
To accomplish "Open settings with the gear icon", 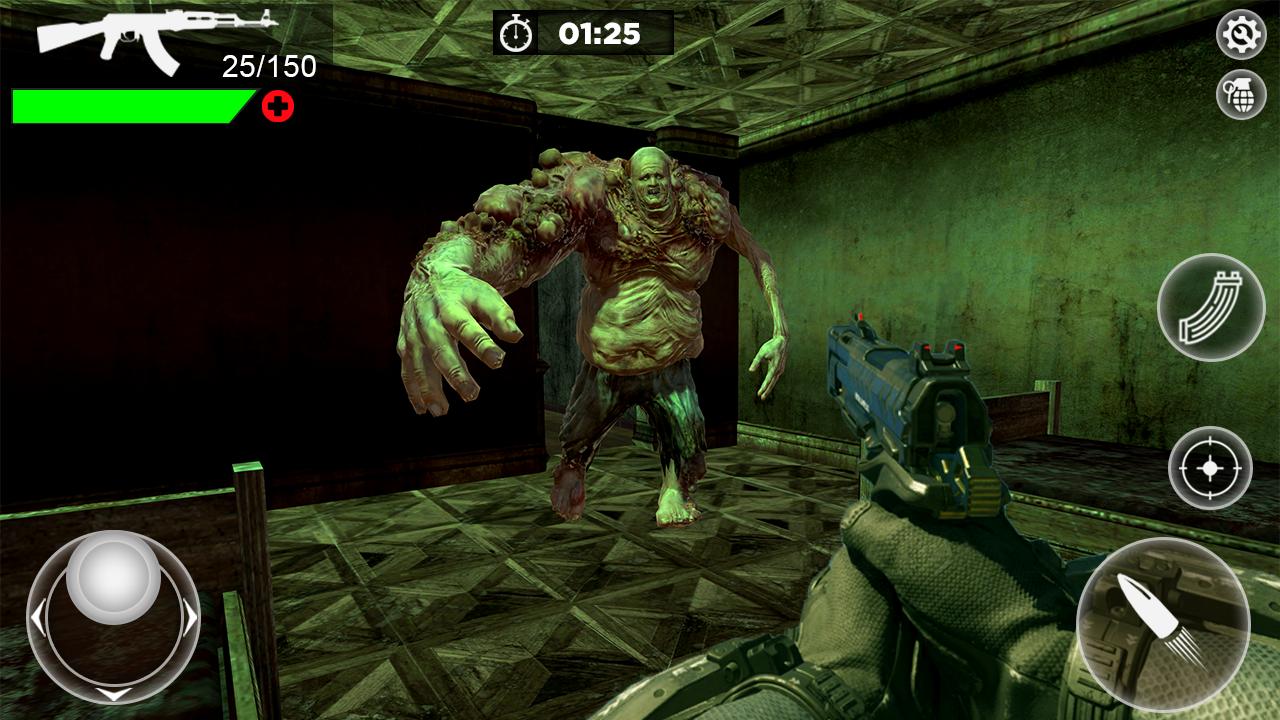I will point(1241,36).
